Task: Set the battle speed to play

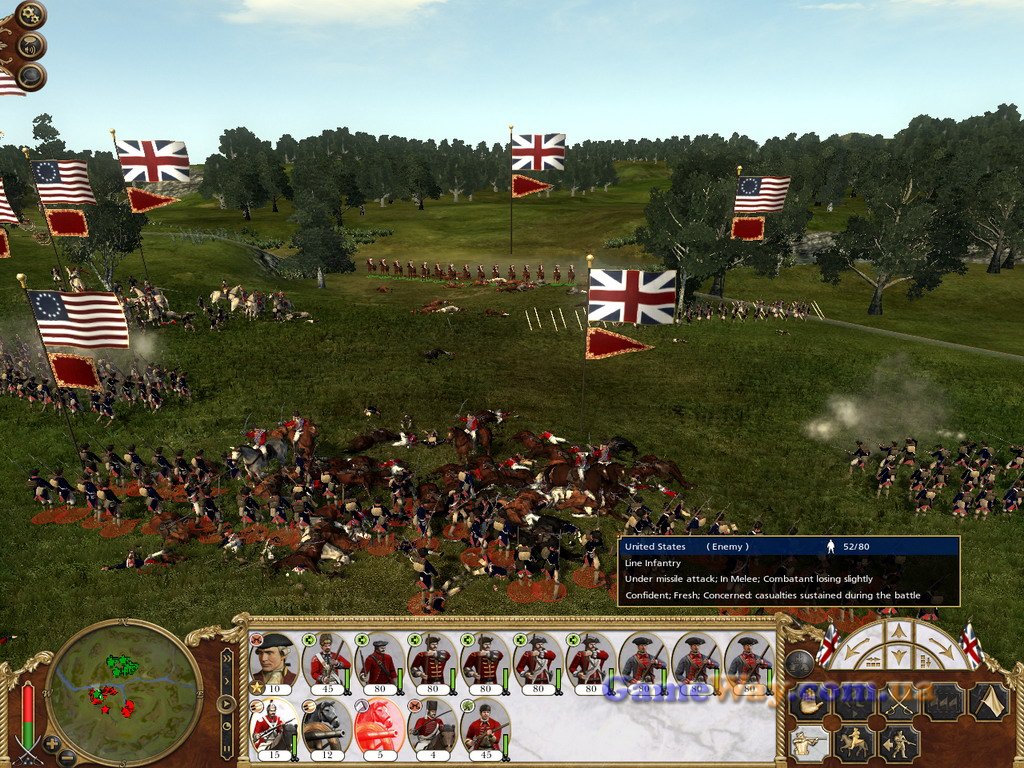Action: (x=227, y=703)
